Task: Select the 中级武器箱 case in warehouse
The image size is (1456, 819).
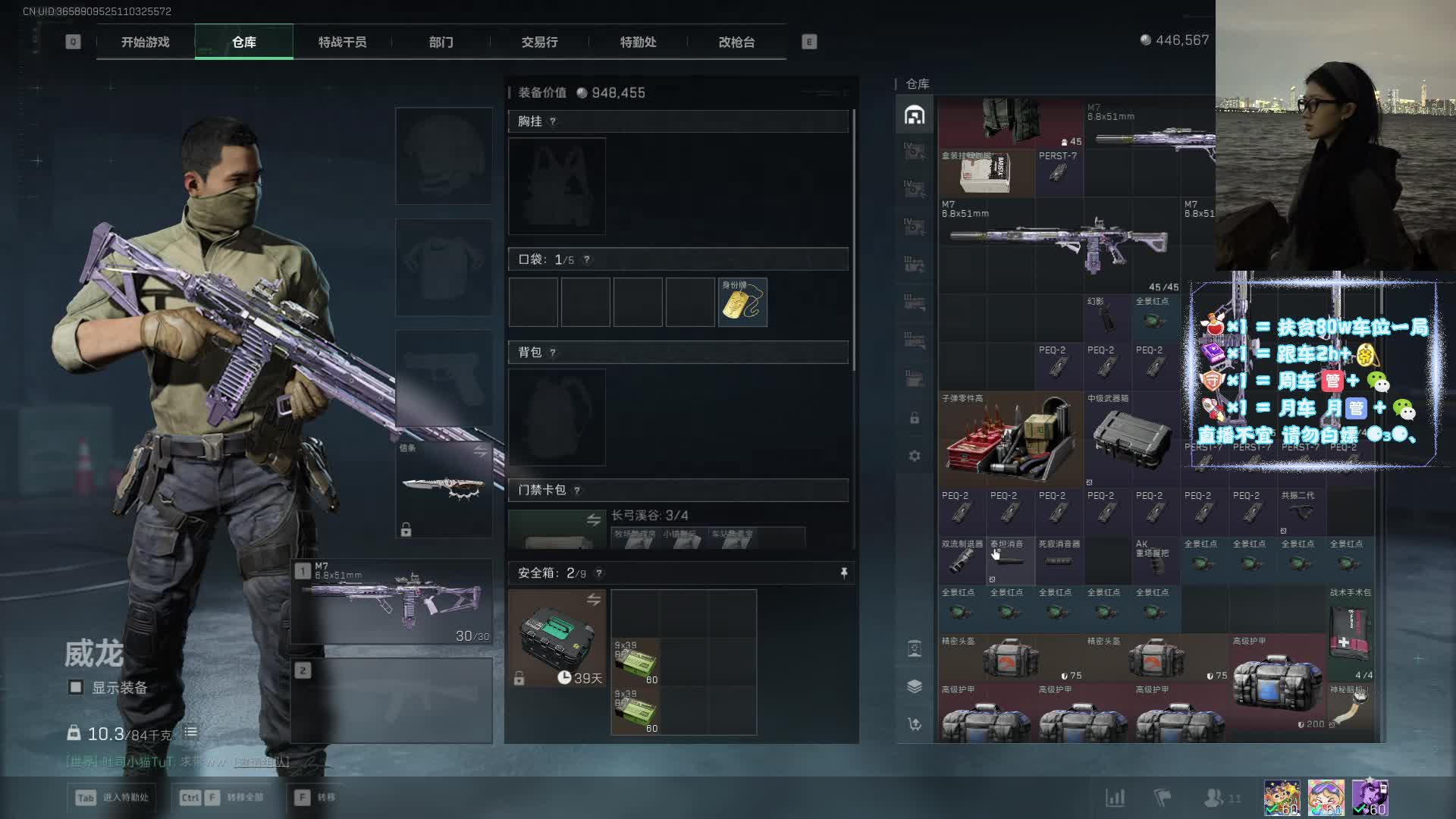Action: [1131, 439]
